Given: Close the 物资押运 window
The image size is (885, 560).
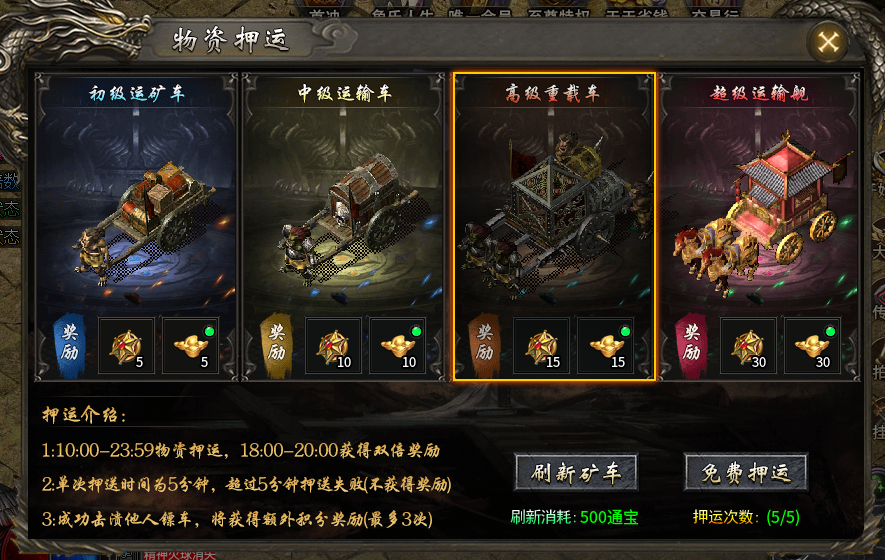Looking at the screenshot, I should 828,42.
